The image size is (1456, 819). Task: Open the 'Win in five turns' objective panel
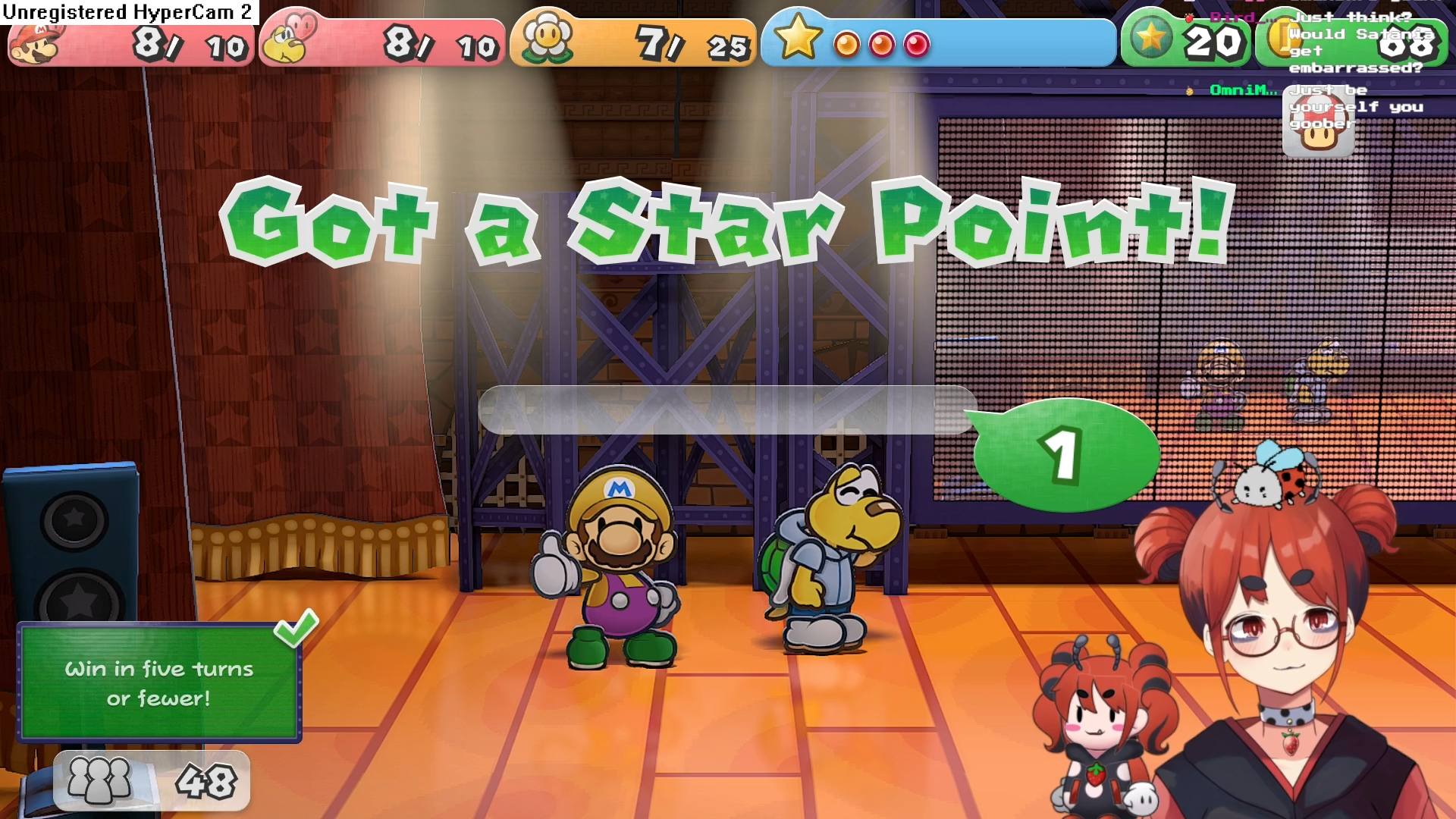[159, 682]
